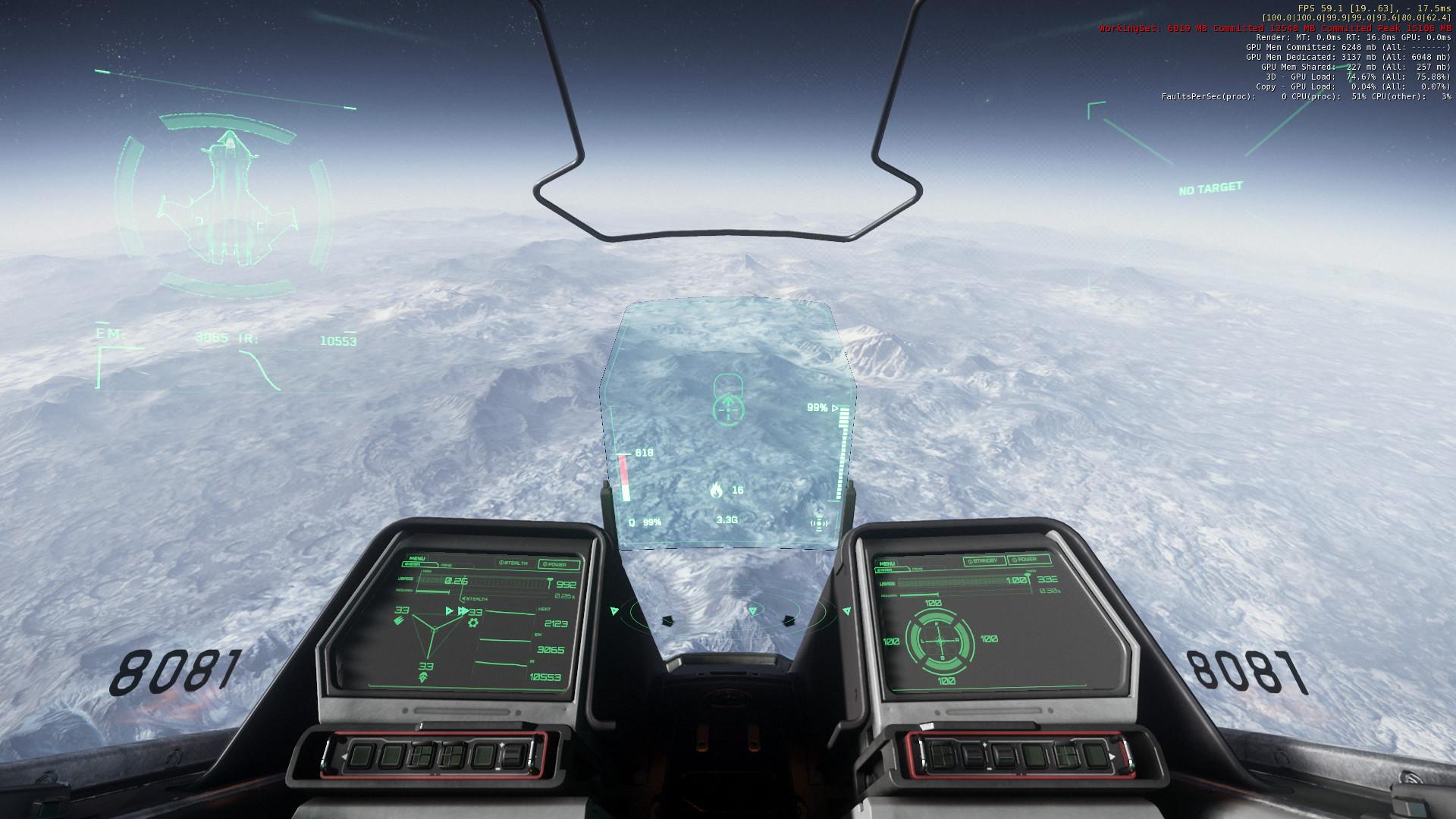Switch to the ITEMS tab on right MFD
The width and height of the screenshot is (1456, 819).
point(917,569)
